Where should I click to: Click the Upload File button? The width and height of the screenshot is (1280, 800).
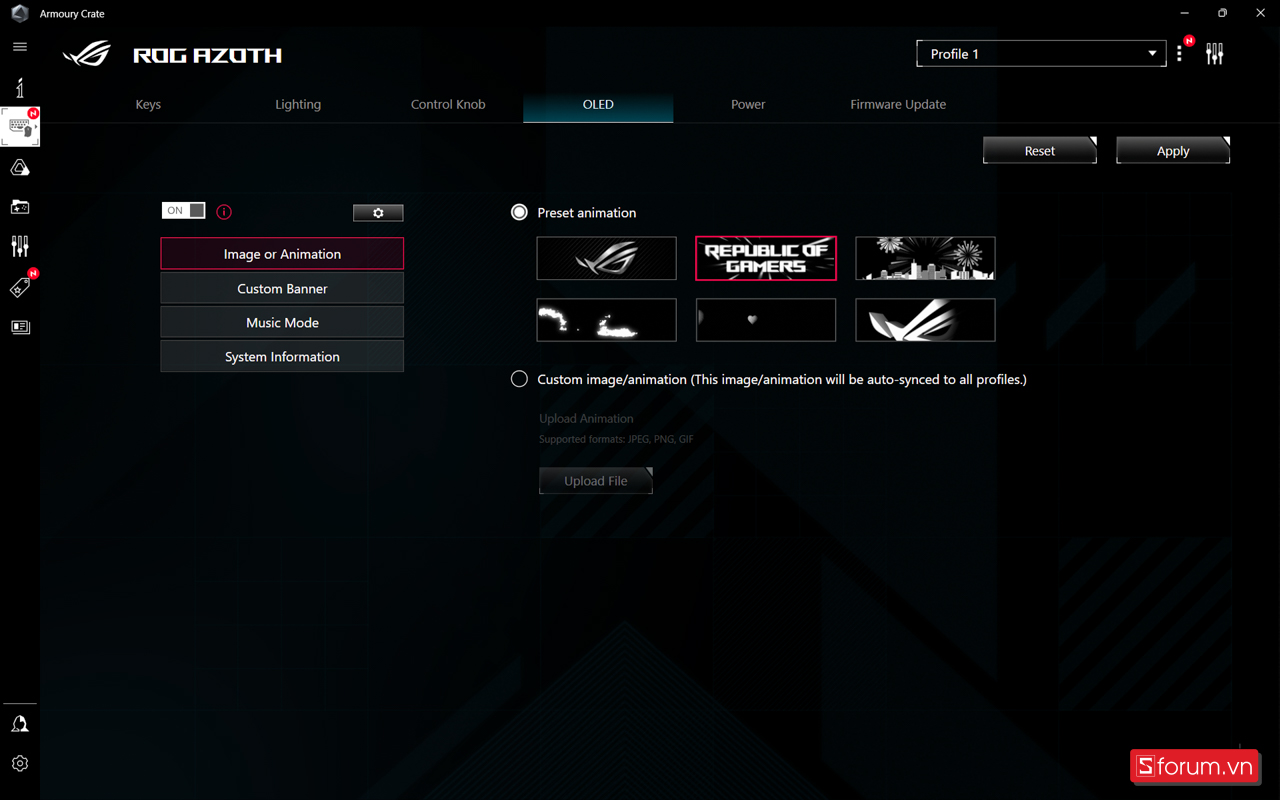click(x=596, y=480)
